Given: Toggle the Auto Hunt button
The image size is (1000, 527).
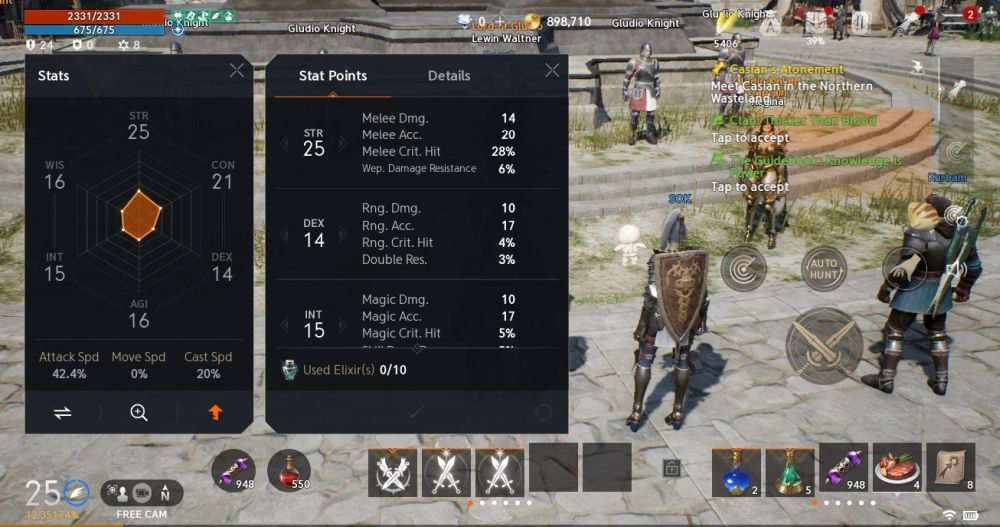Looking at the screenshot, I should tap(823, 267).
